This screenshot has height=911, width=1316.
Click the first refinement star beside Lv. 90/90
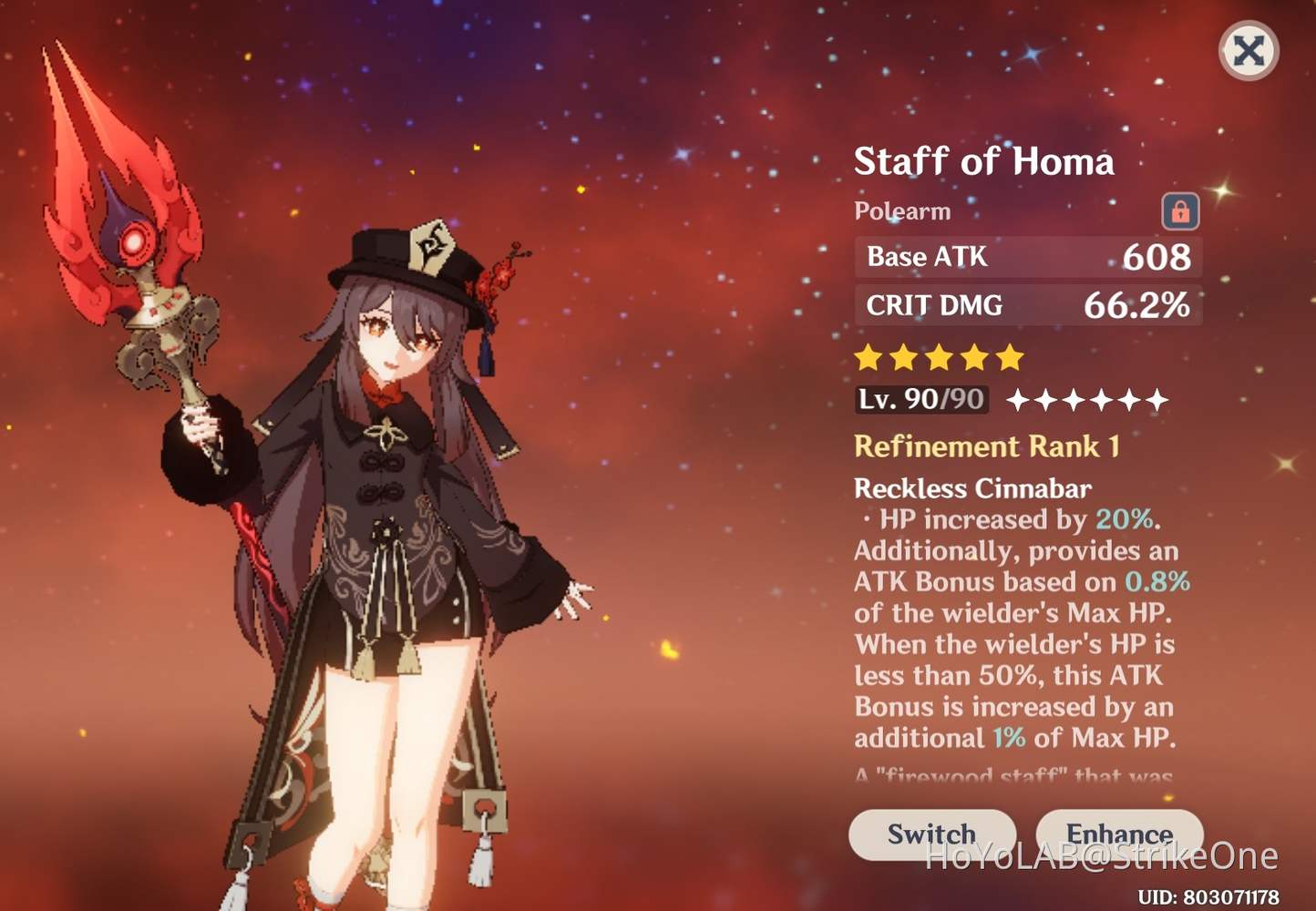[x=1020, y=399]
